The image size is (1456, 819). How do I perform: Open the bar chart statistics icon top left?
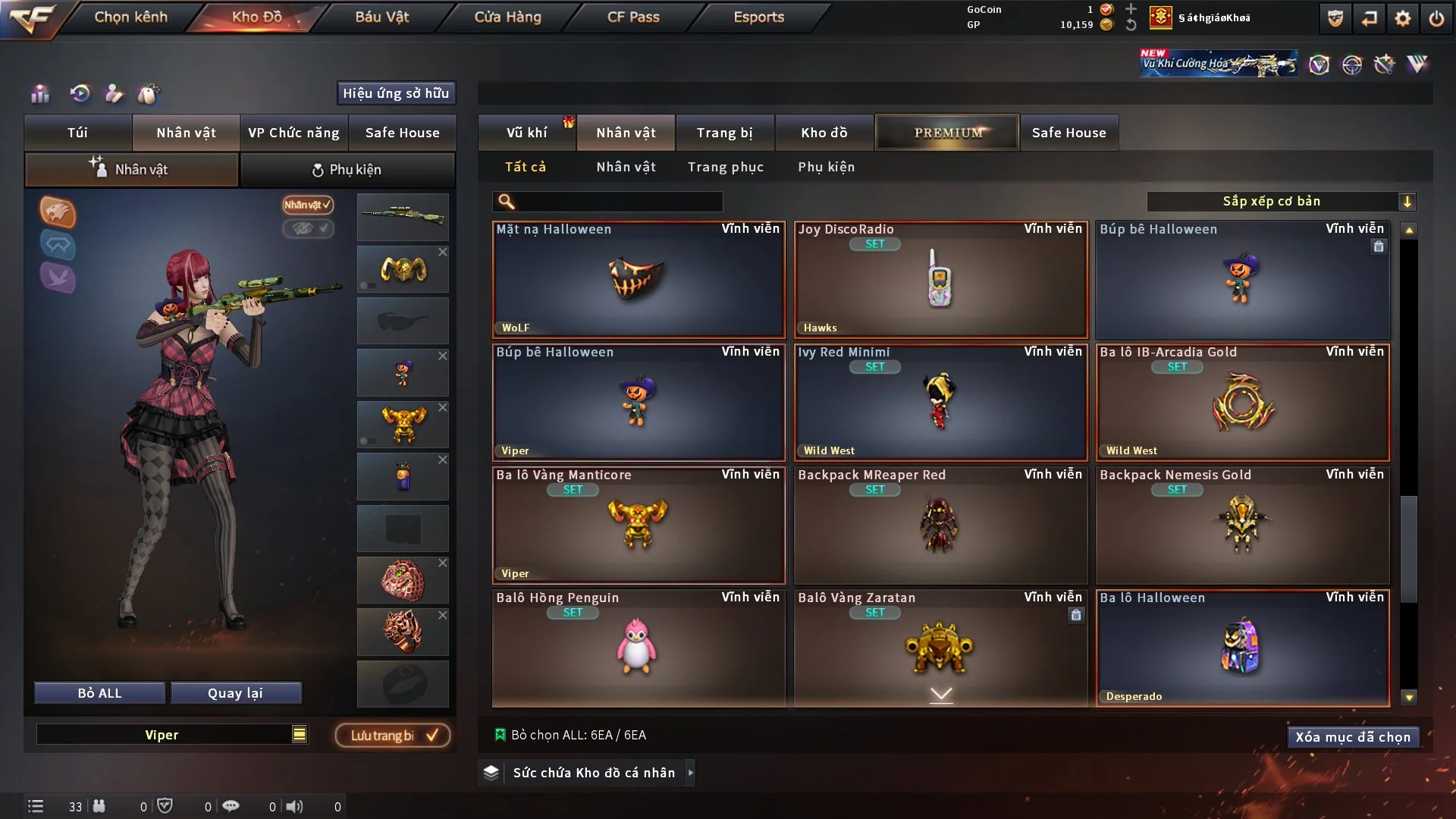pyautogui.click(x=39, y=94)
